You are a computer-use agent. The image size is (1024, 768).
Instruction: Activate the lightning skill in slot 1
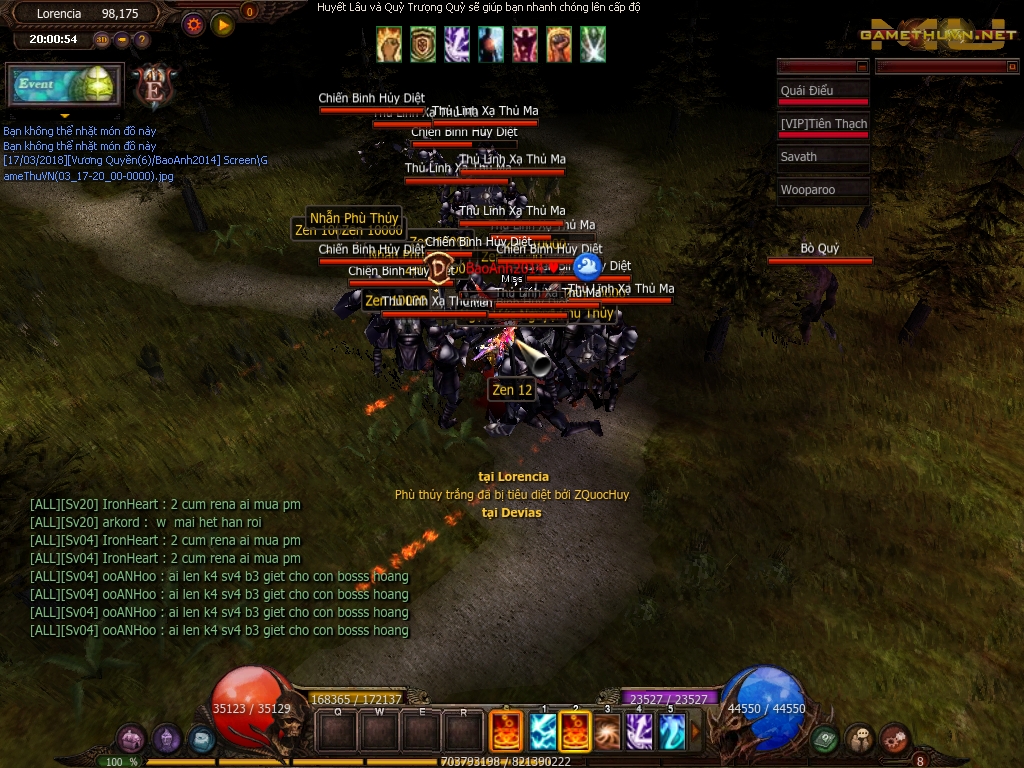(x=543, y=731)
